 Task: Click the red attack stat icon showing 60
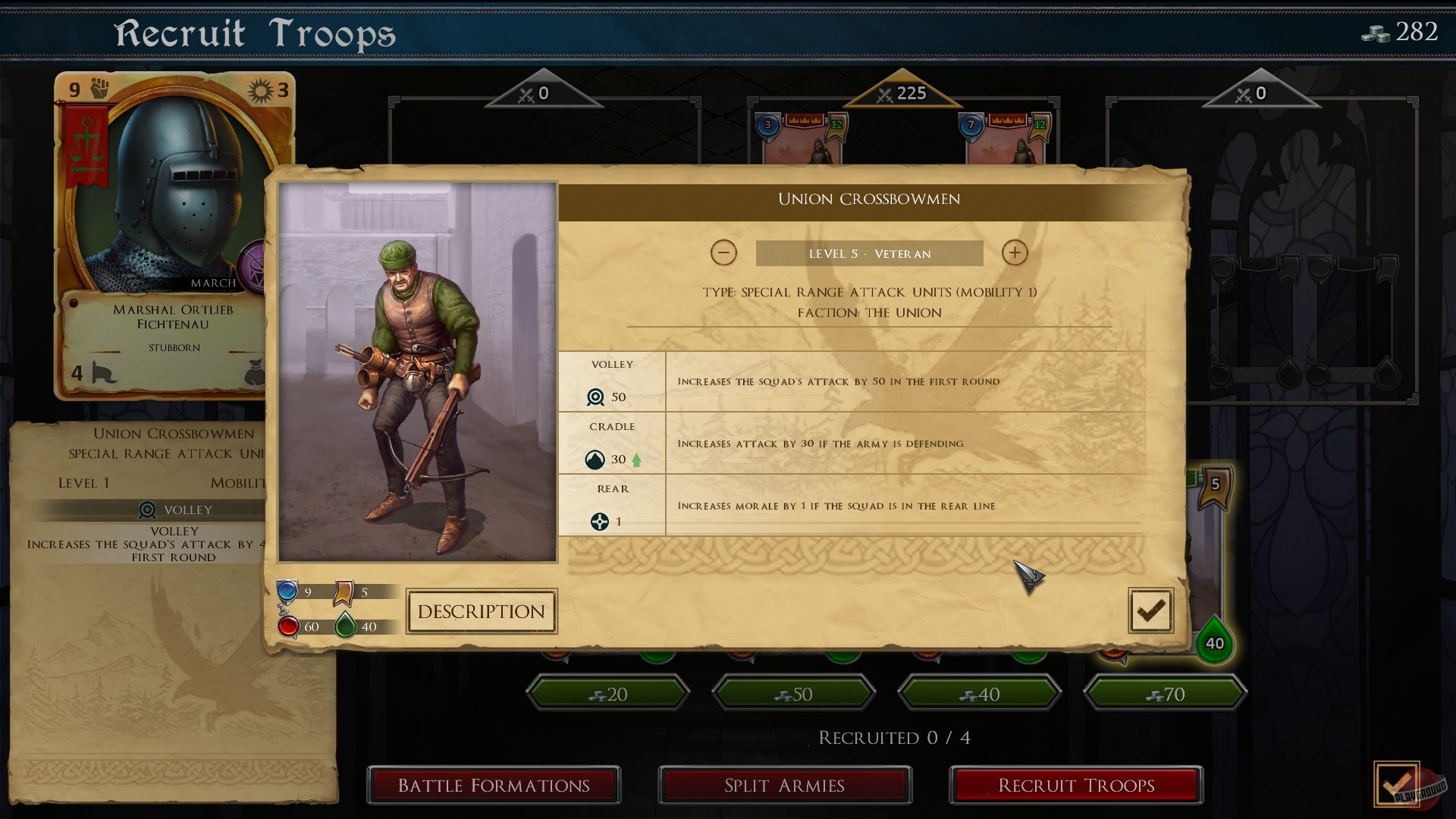tap(288, 626)
